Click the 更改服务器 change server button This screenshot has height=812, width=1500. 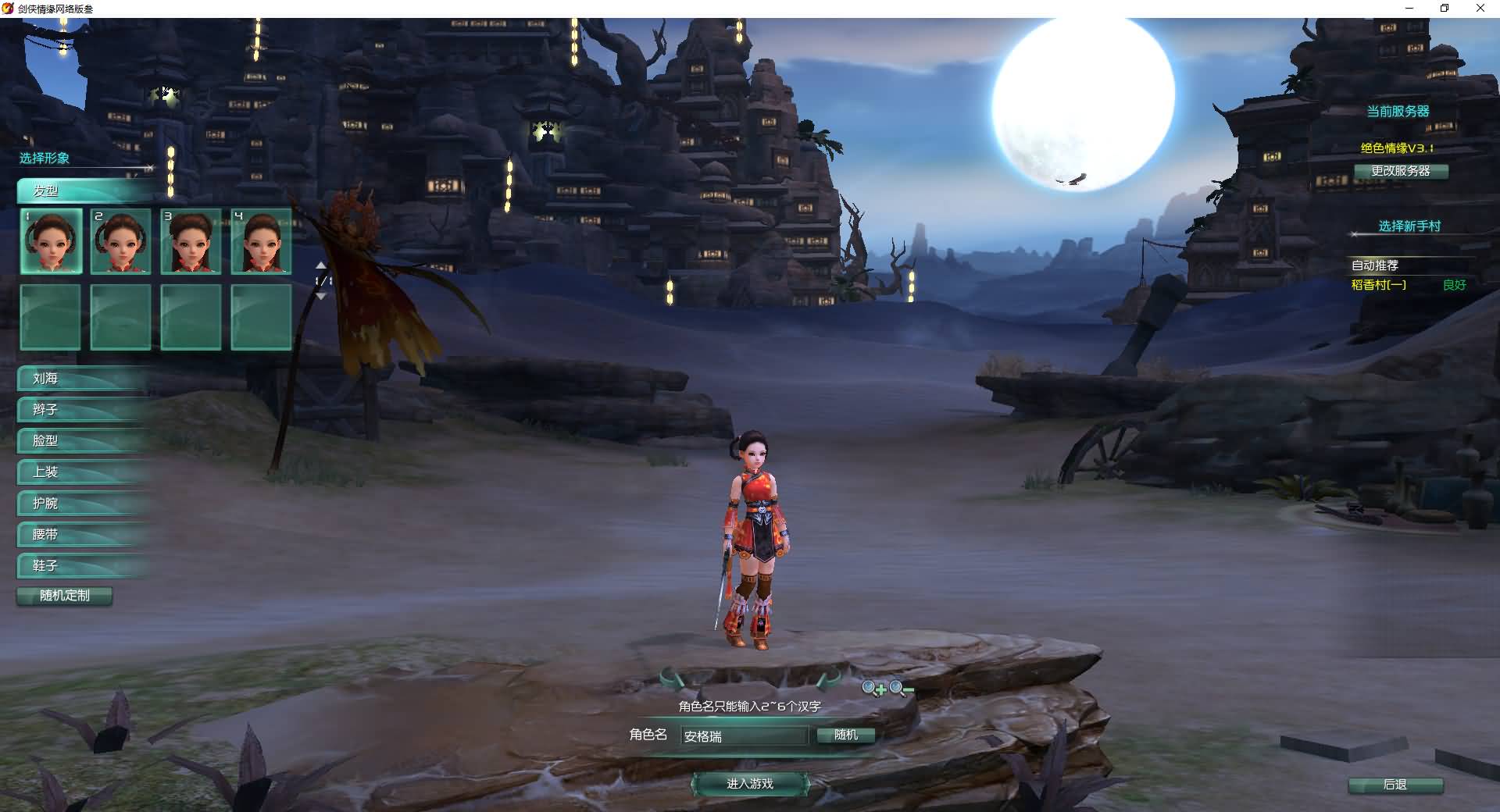click(x=1401, y=171)
